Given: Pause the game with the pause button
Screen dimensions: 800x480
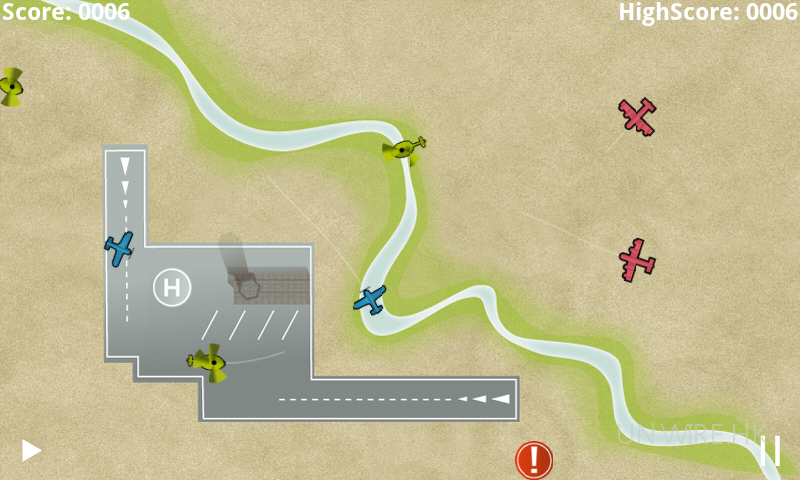Looking at the screenshot, I should (770, 450).
